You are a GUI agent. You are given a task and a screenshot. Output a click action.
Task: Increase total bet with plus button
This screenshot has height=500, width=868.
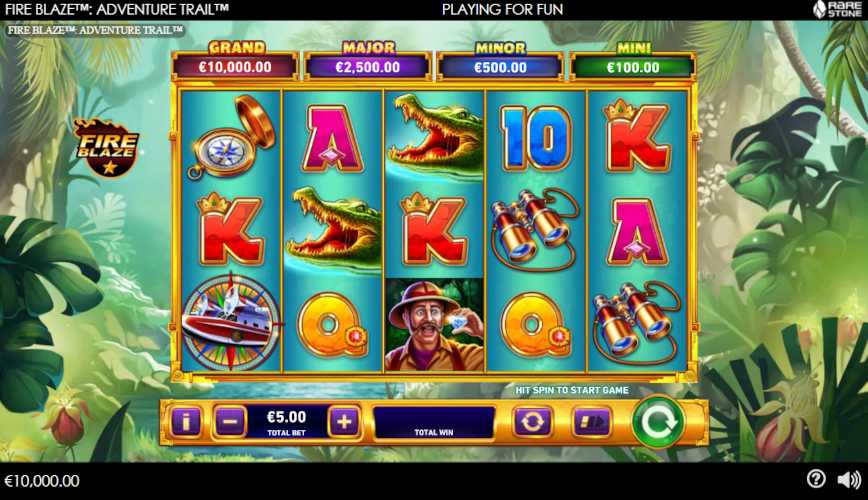point(343,422)
